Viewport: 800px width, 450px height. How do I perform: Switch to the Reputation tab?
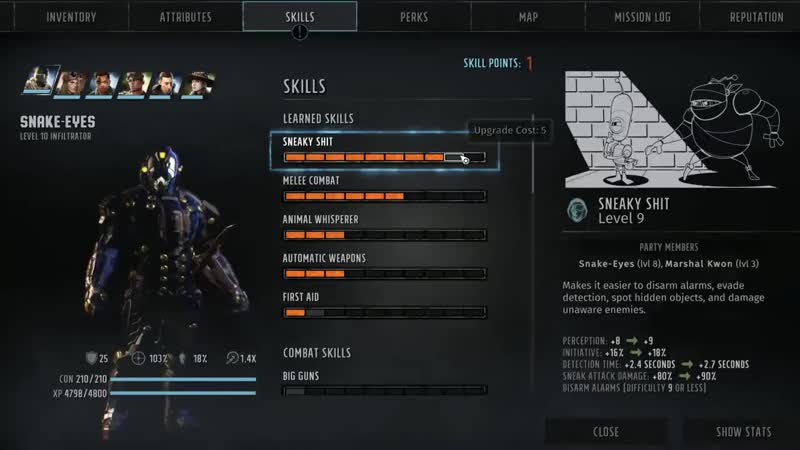coord(756,17)
